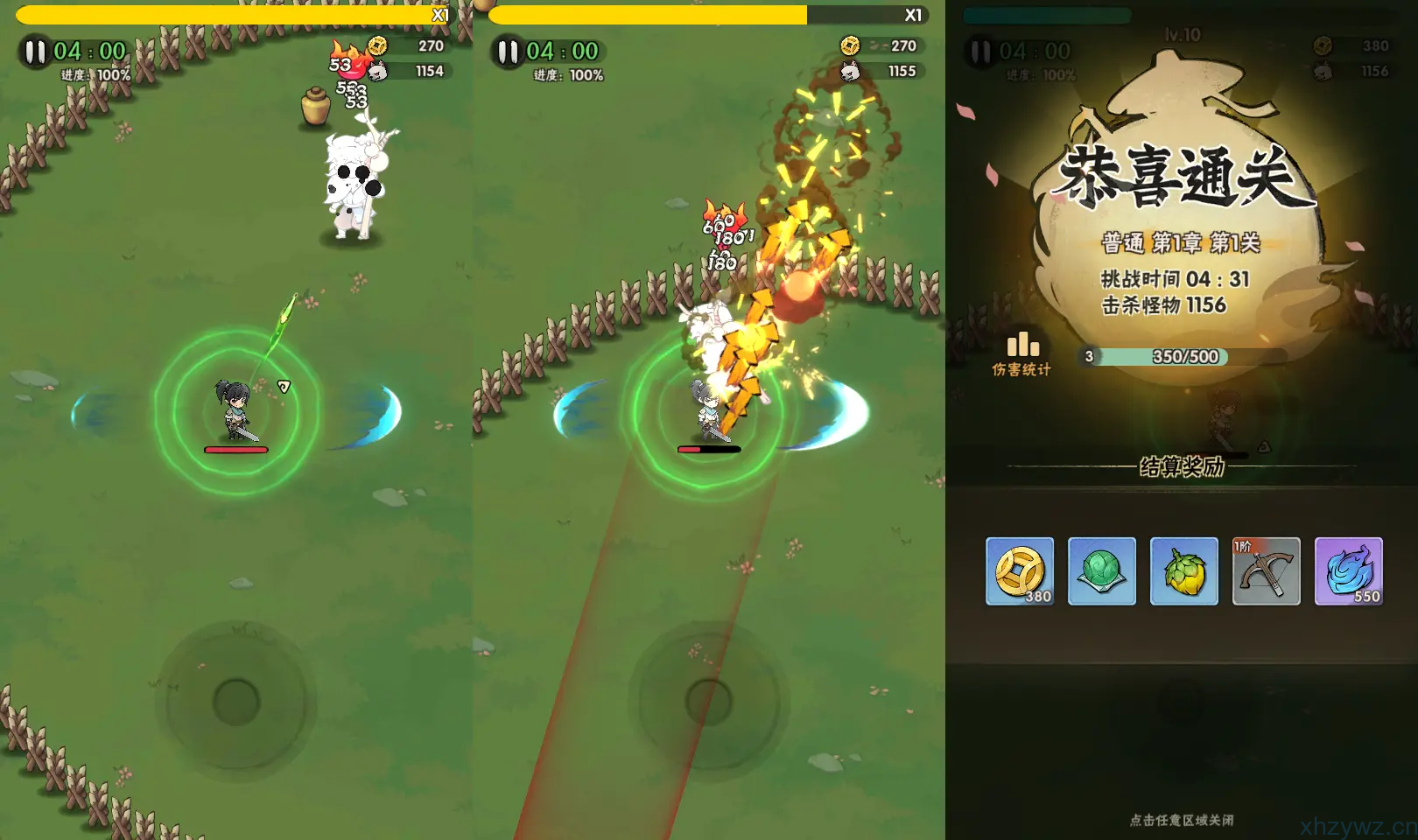Select the blue flame reward showing 550

(1348, 571)
